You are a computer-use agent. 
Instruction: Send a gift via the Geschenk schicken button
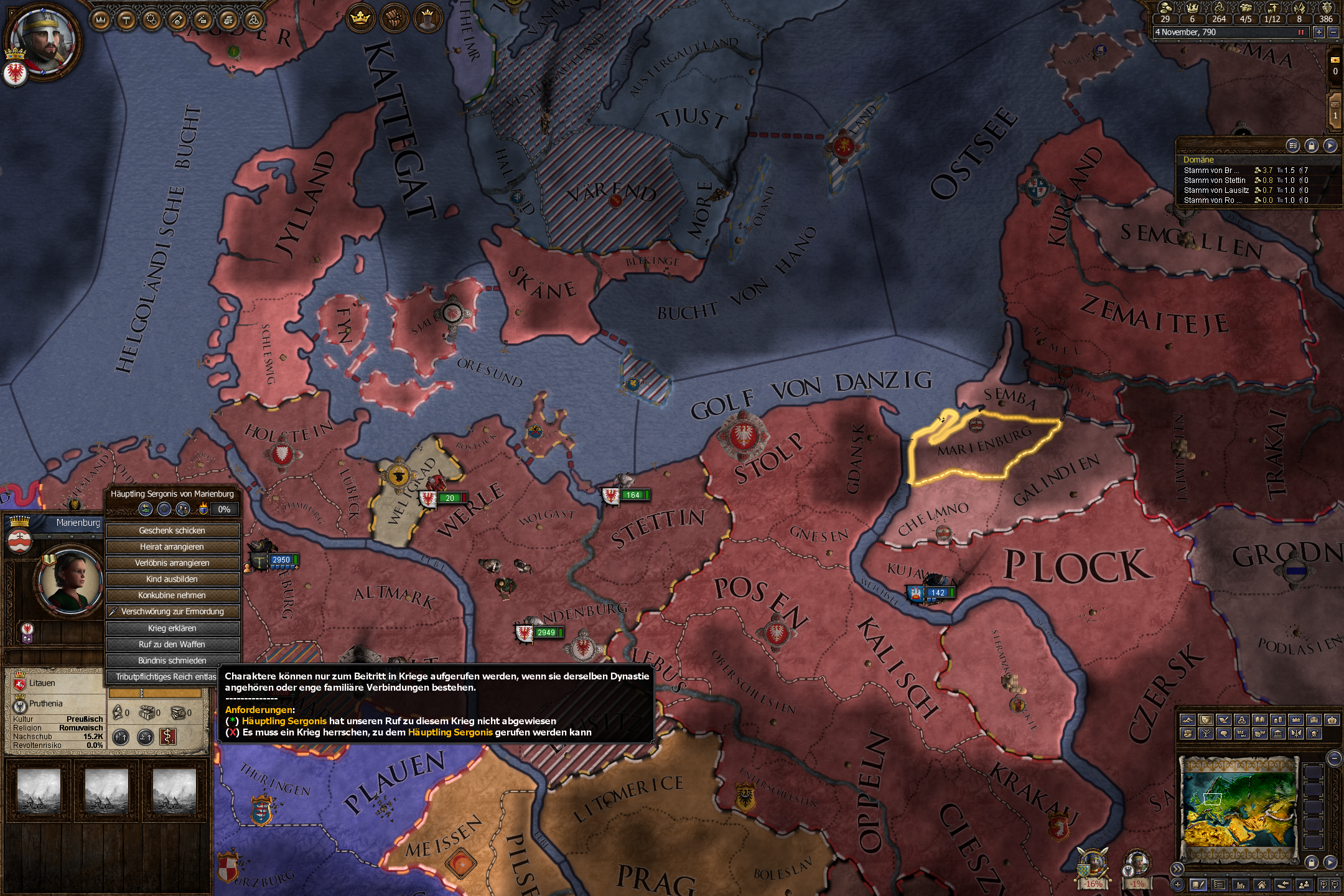[x=172, y=531]
